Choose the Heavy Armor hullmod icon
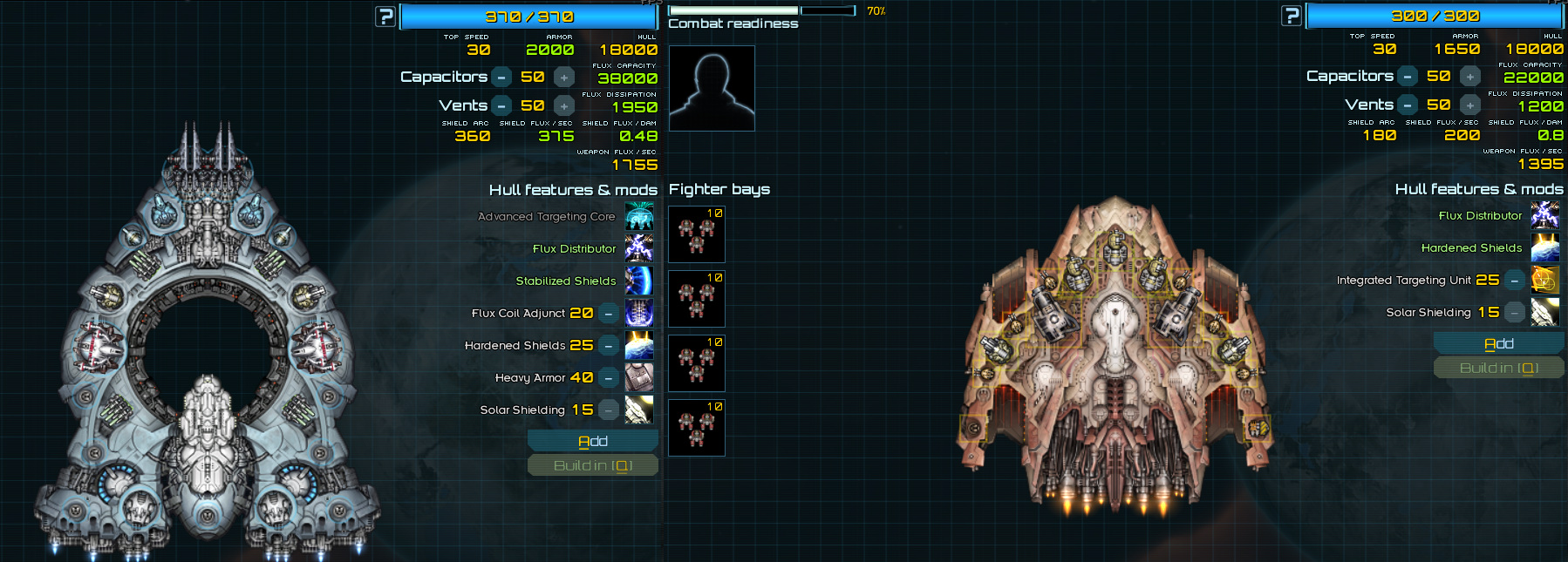The image size is (1568, 562). [639, 377]
